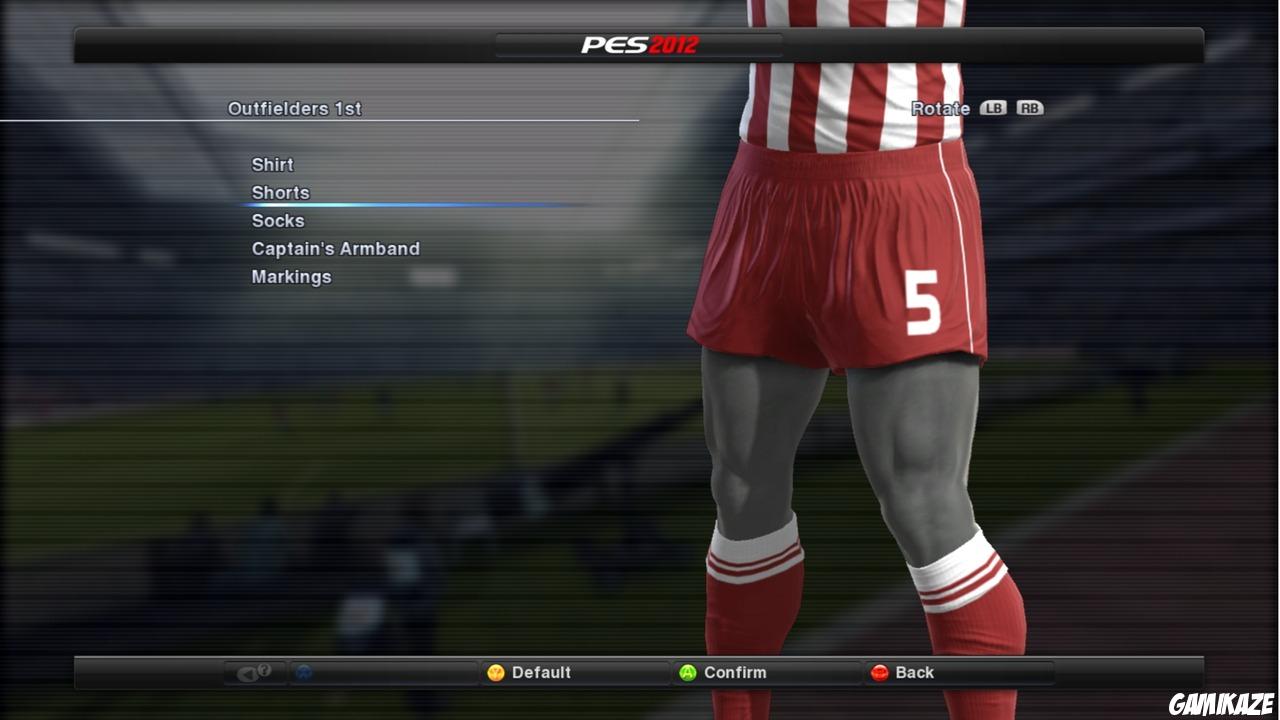The height and width of the screenshot is (720, 1280).
Task: Click the PES 2012 logo at the top
Action: (x=639, y=44)
